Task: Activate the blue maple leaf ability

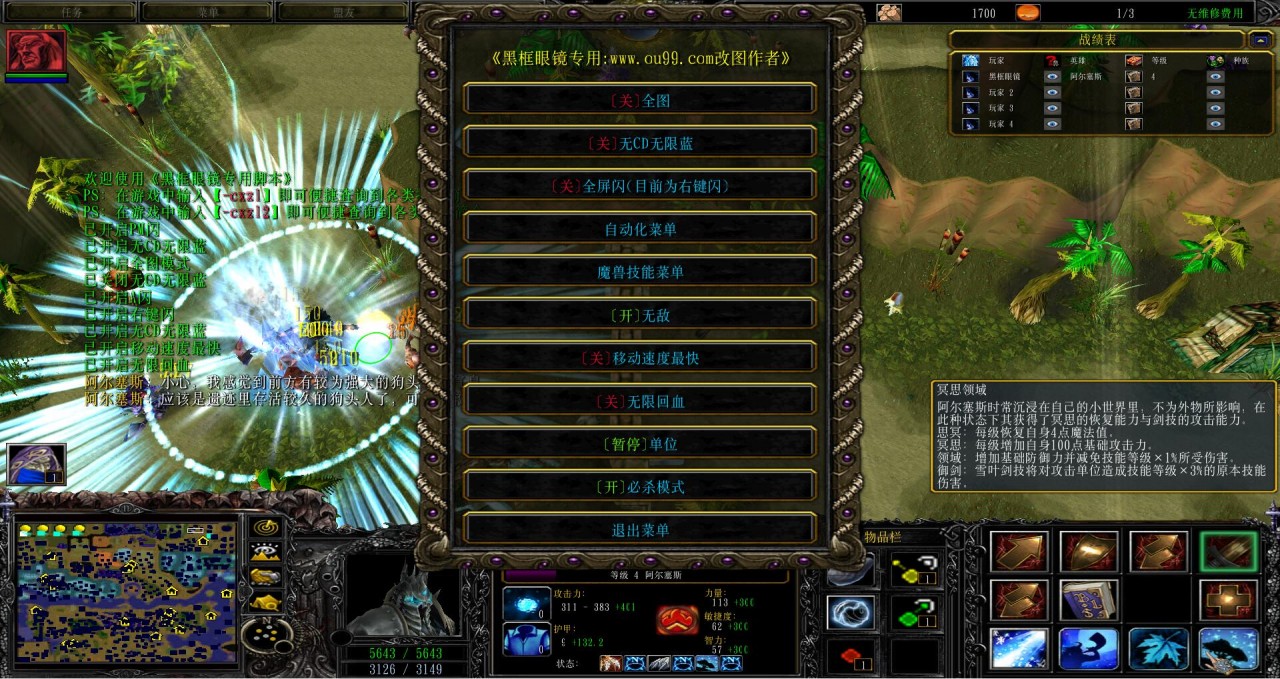Action: [x=1159, y=649]
